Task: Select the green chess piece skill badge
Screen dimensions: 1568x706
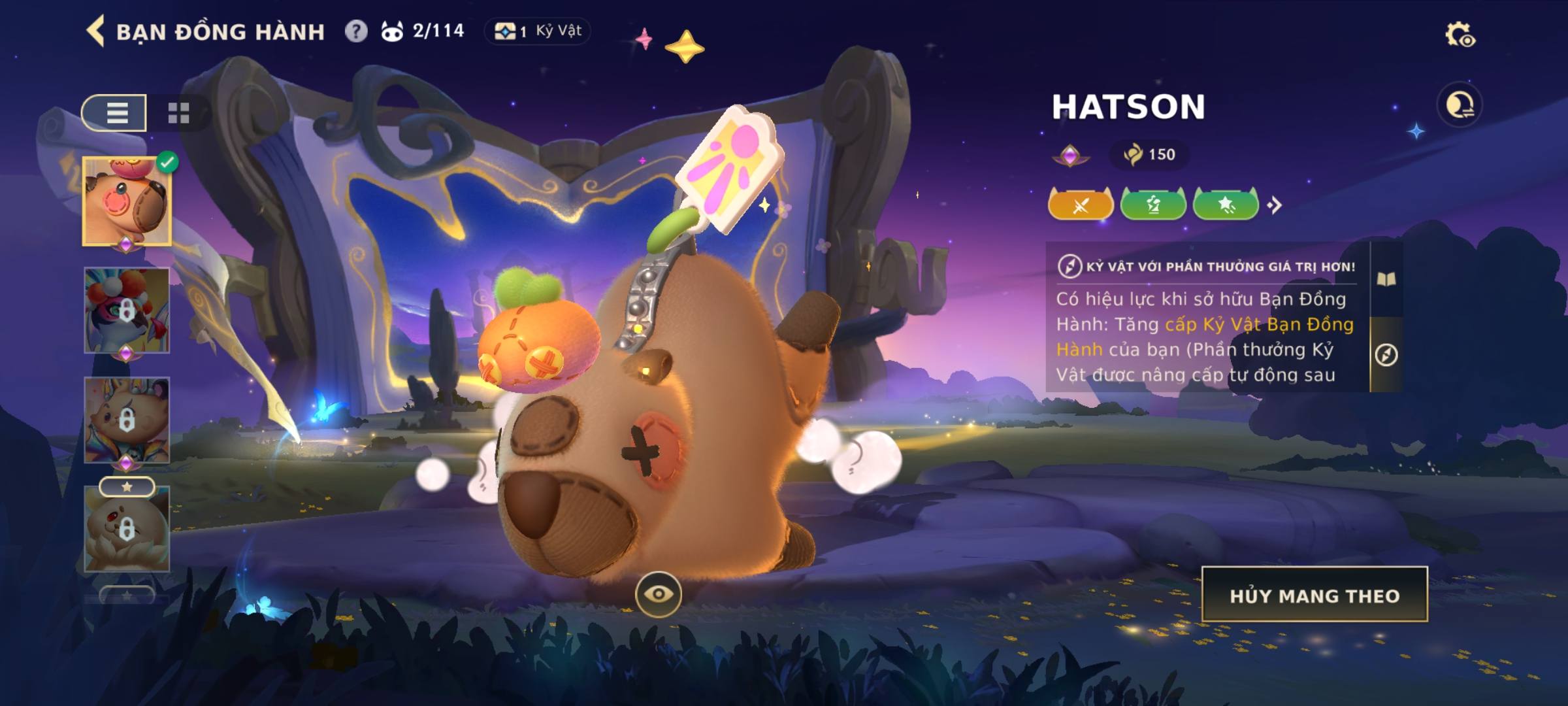Action: click(x=1153, y=205)
